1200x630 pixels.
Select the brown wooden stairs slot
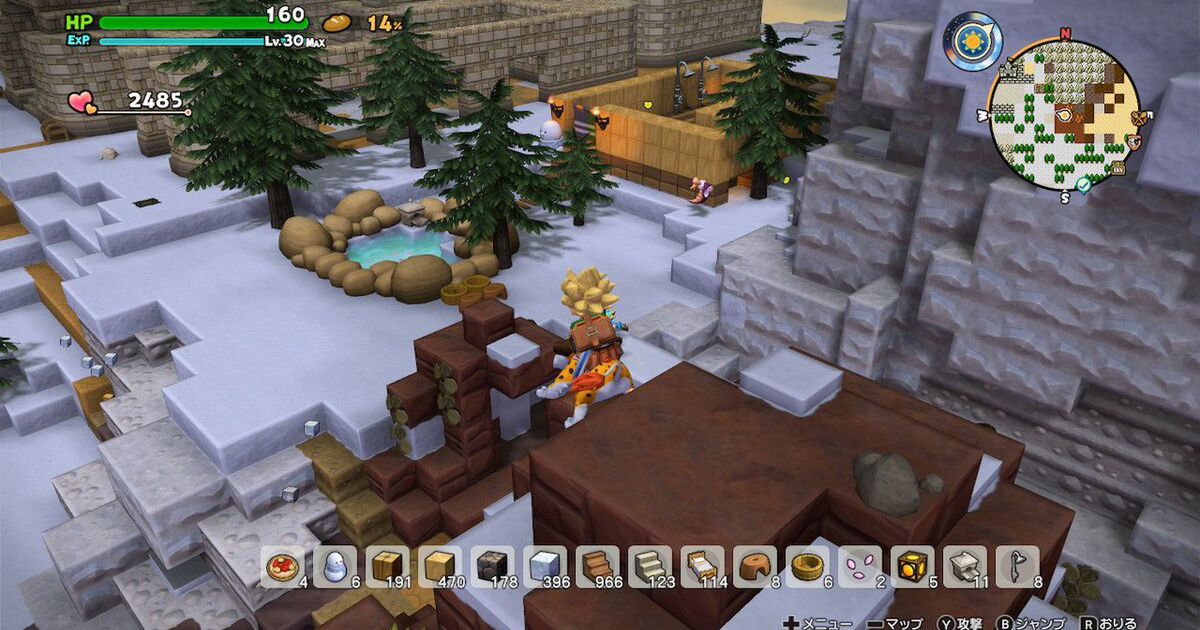tap(595, 566)
